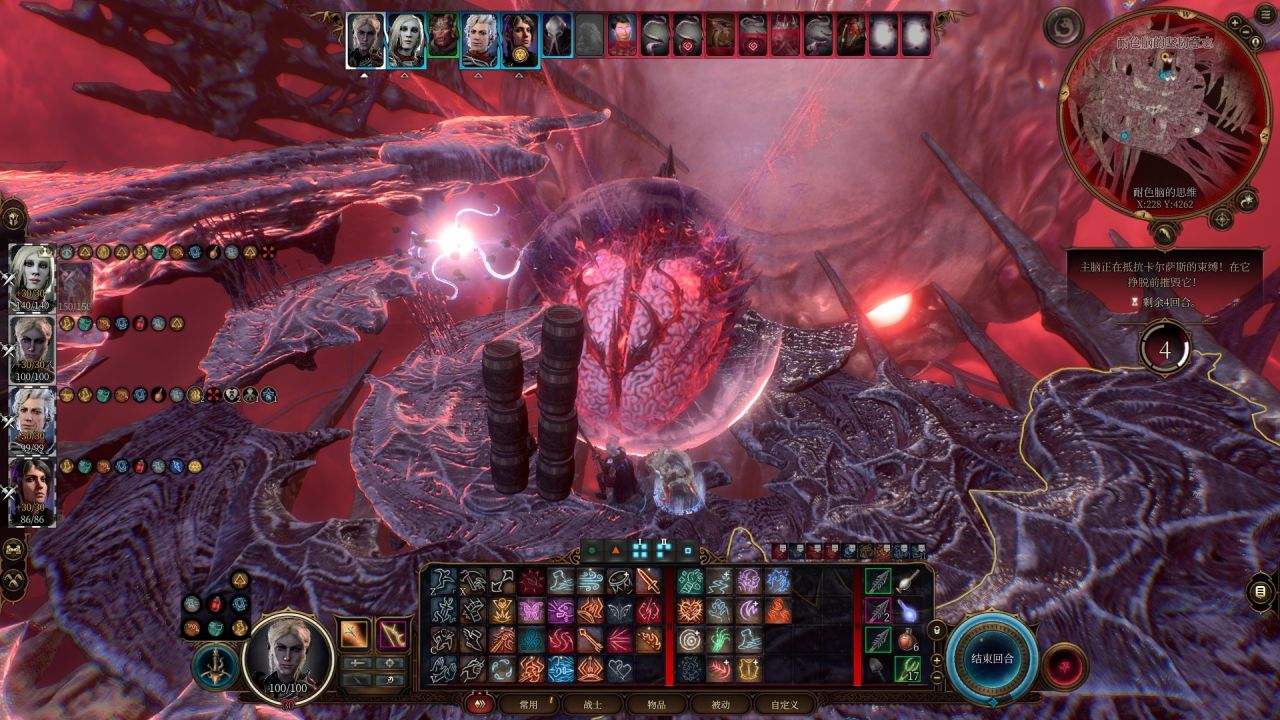Open the active character's large portrait
Image resolution: width=1280 pixels, height=720 pixels.
(x=289, y=655)
